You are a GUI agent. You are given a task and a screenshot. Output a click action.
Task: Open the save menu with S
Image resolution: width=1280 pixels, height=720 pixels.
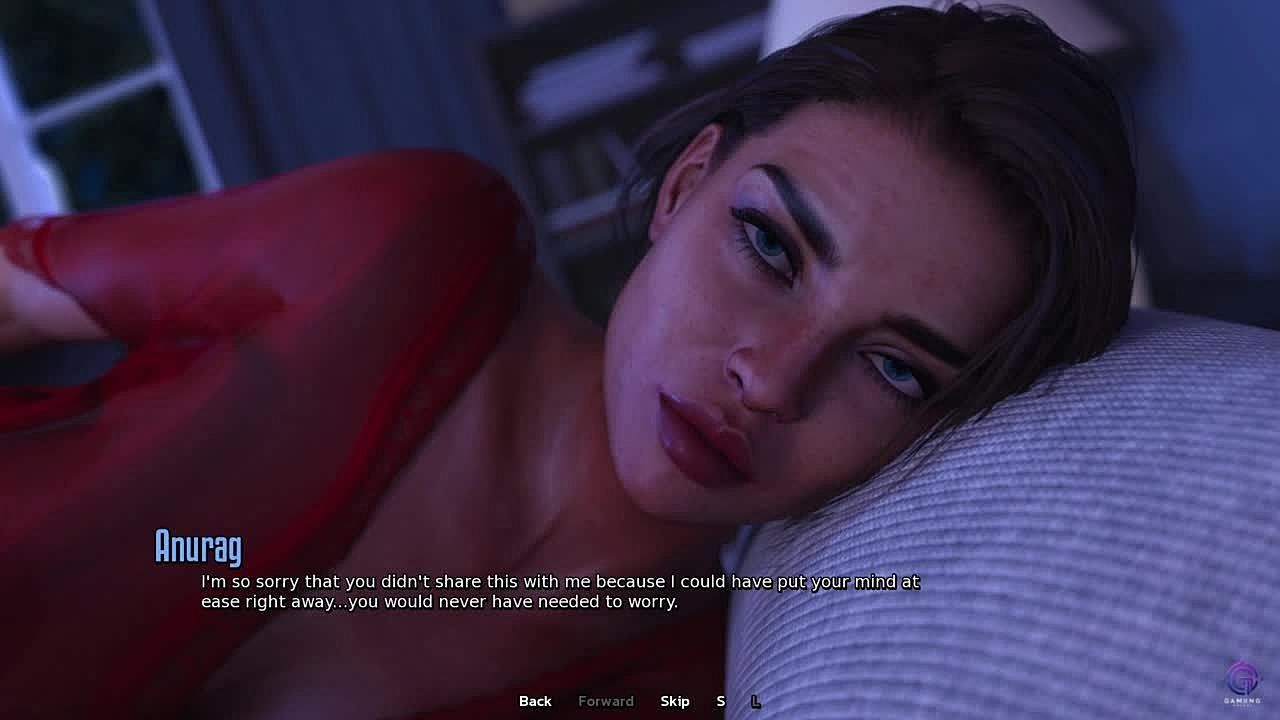click(x=721, y=701)
